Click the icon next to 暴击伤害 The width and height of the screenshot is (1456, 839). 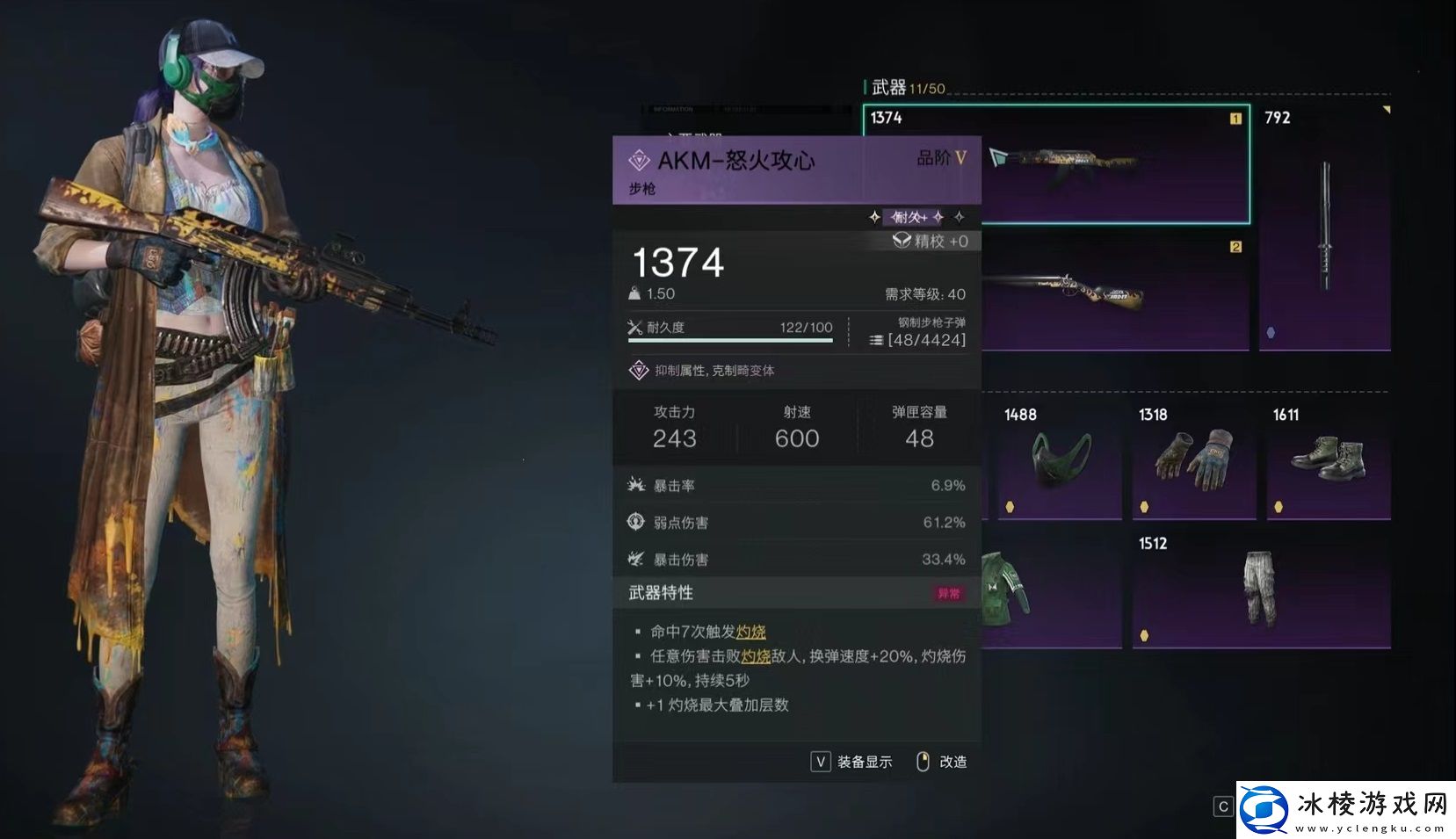pos(634,559)
